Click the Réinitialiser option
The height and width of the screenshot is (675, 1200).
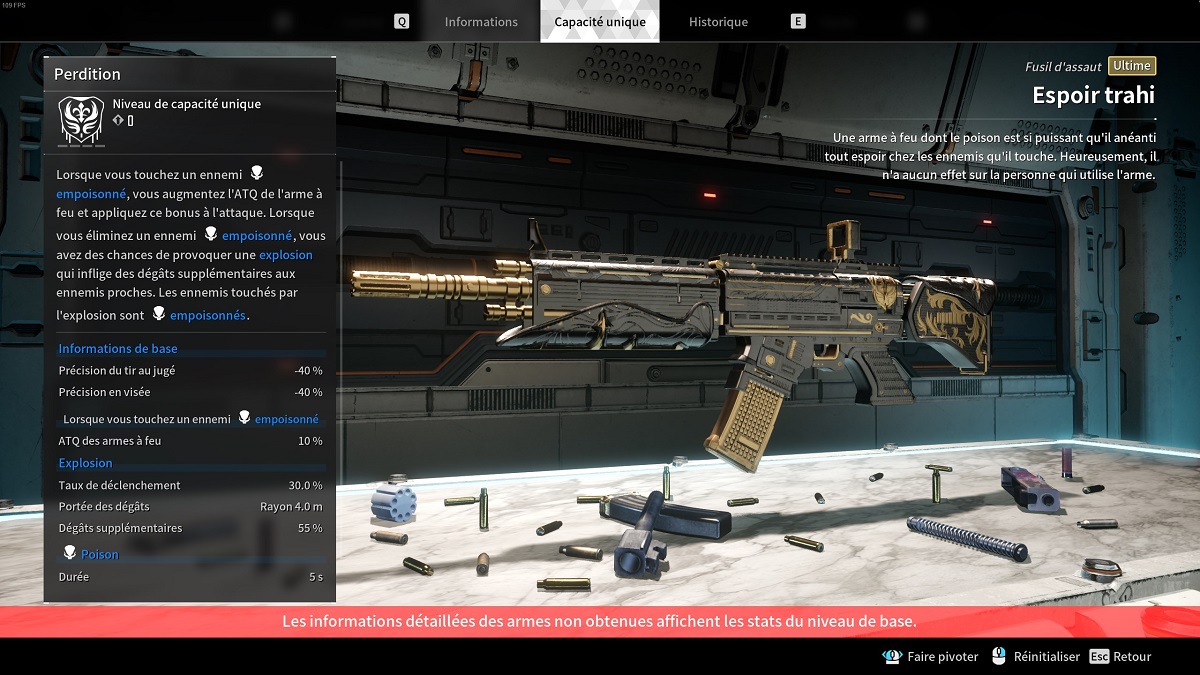1036,657
